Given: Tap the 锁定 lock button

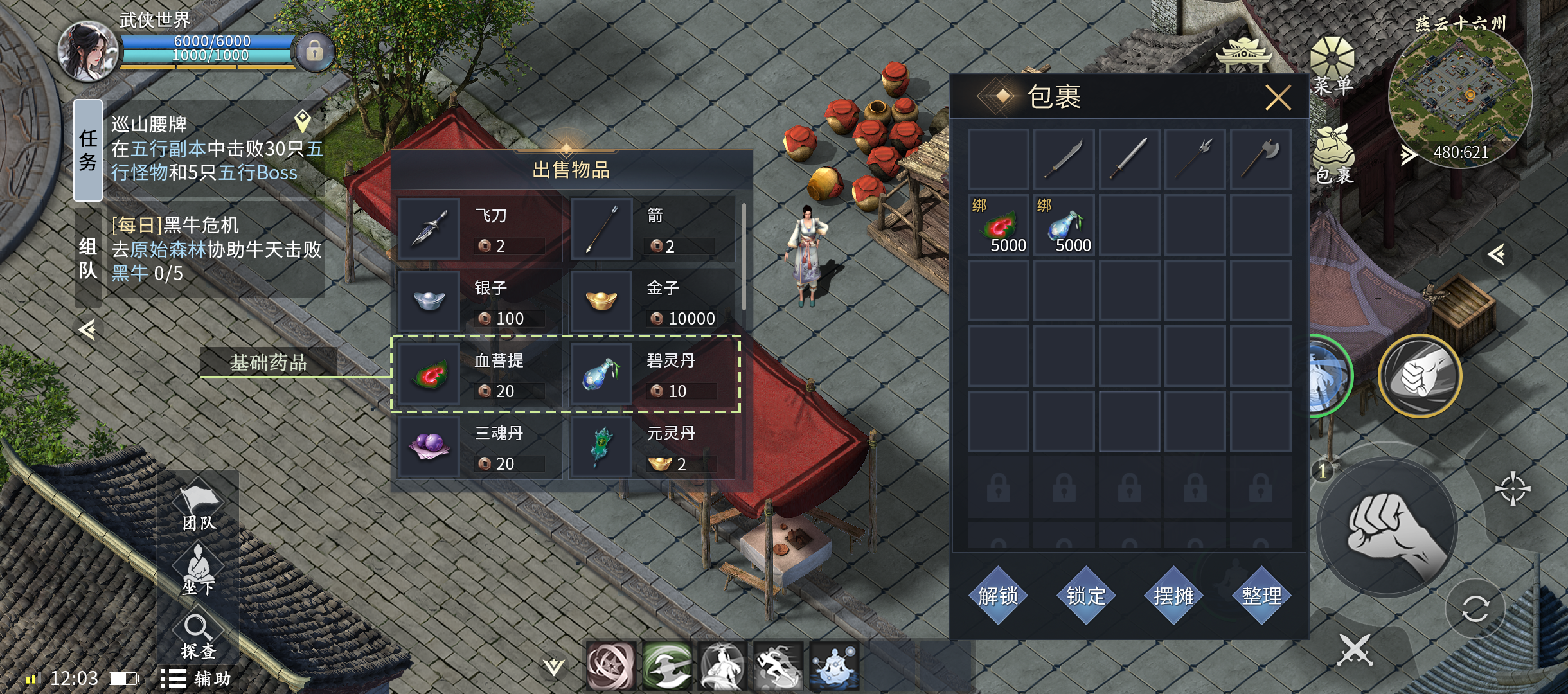Looking at the screenshot, I should (1086, 596).
